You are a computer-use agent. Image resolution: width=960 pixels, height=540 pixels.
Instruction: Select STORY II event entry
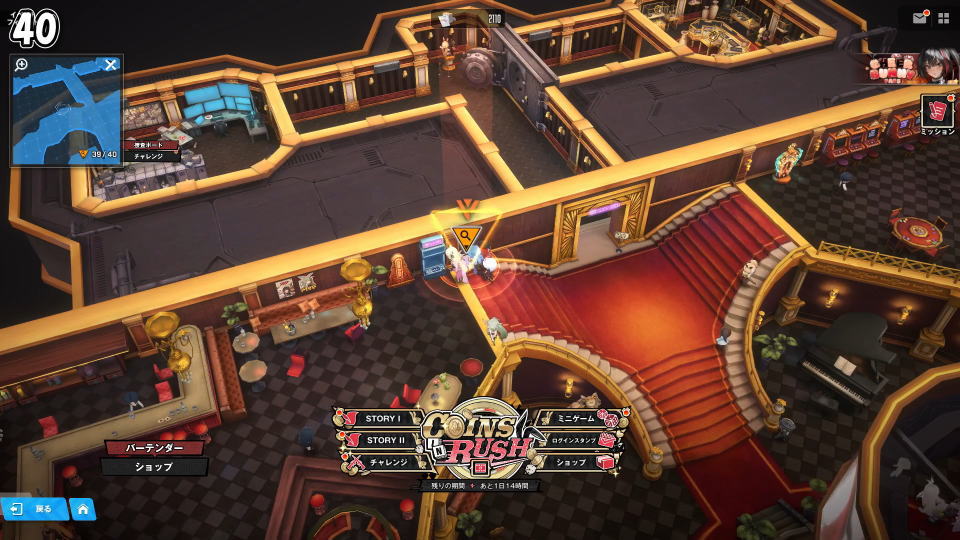click(x=382, y=440)
